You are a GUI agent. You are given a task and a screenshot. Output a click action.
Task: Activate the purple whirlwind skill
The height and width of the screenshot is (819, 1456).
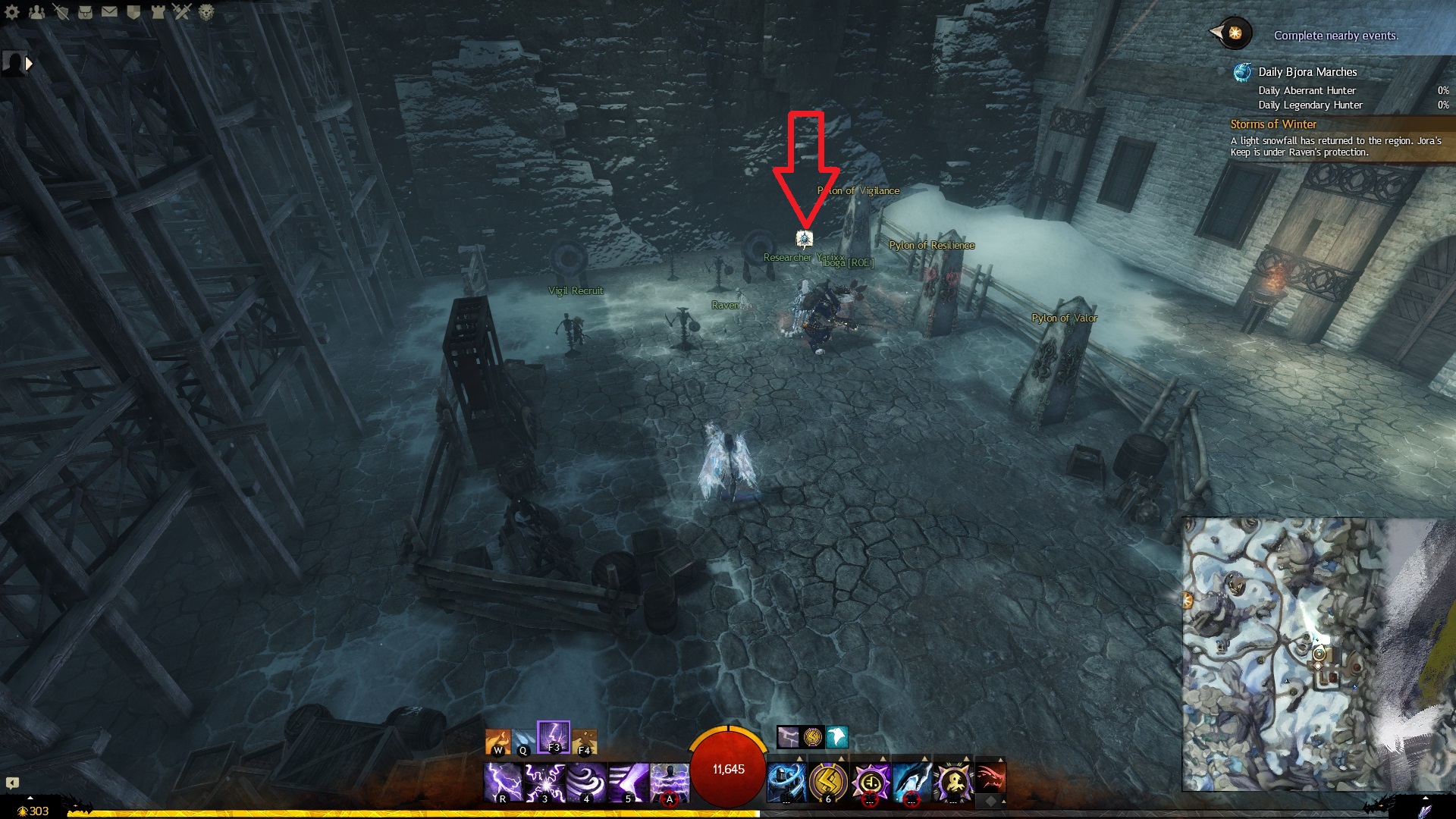coord(586,782)
